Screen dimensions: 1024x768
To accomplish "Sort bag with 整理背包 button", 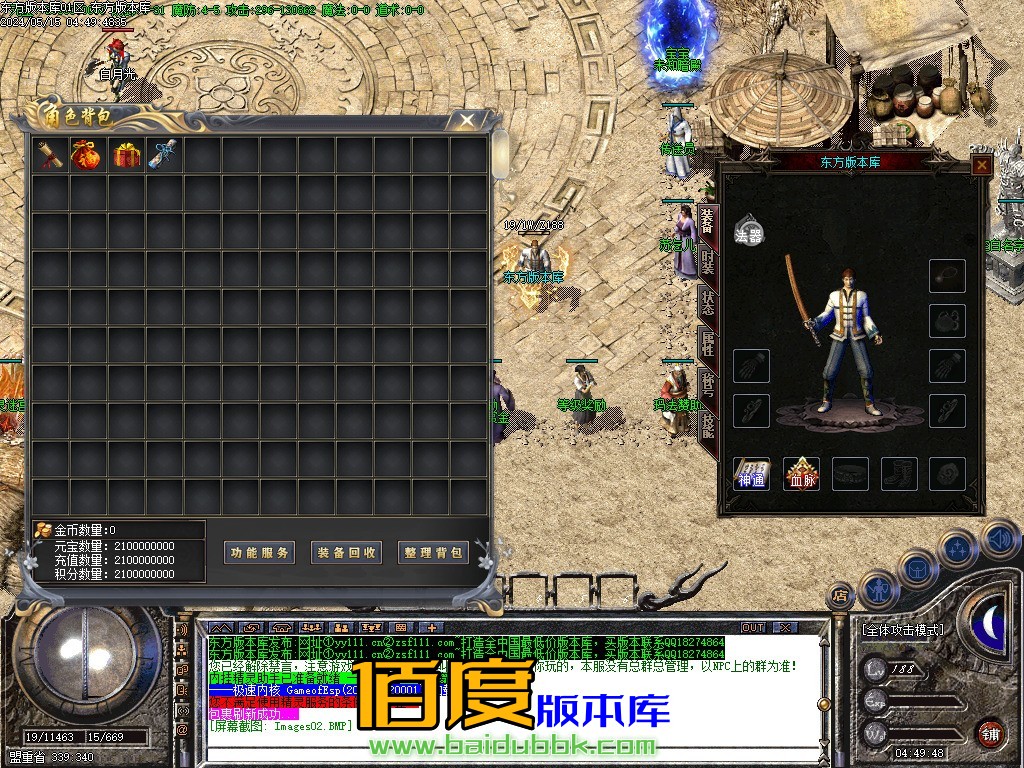I will coord(434,552).
